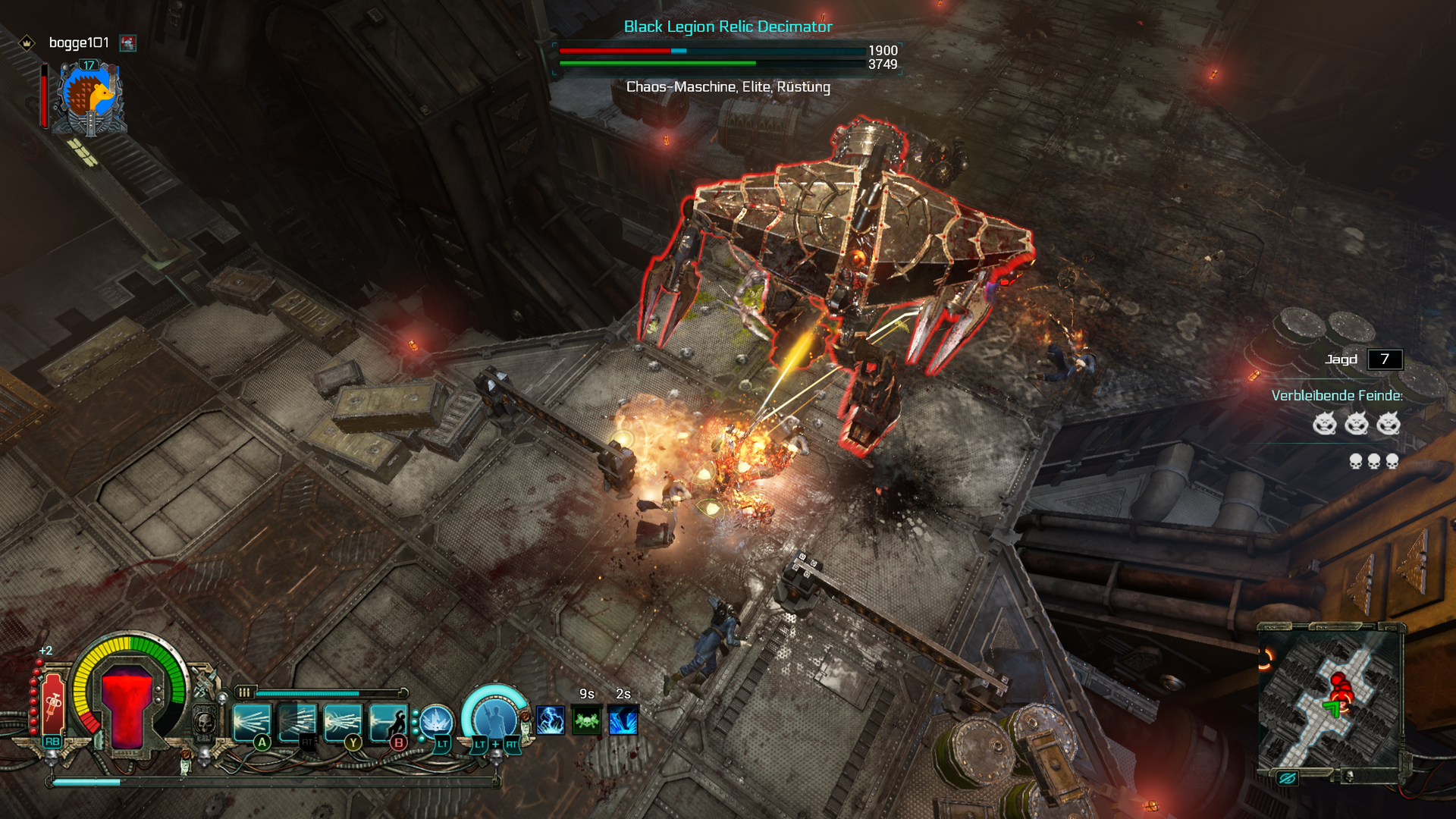Select the green skull status icon

point(587,720)
